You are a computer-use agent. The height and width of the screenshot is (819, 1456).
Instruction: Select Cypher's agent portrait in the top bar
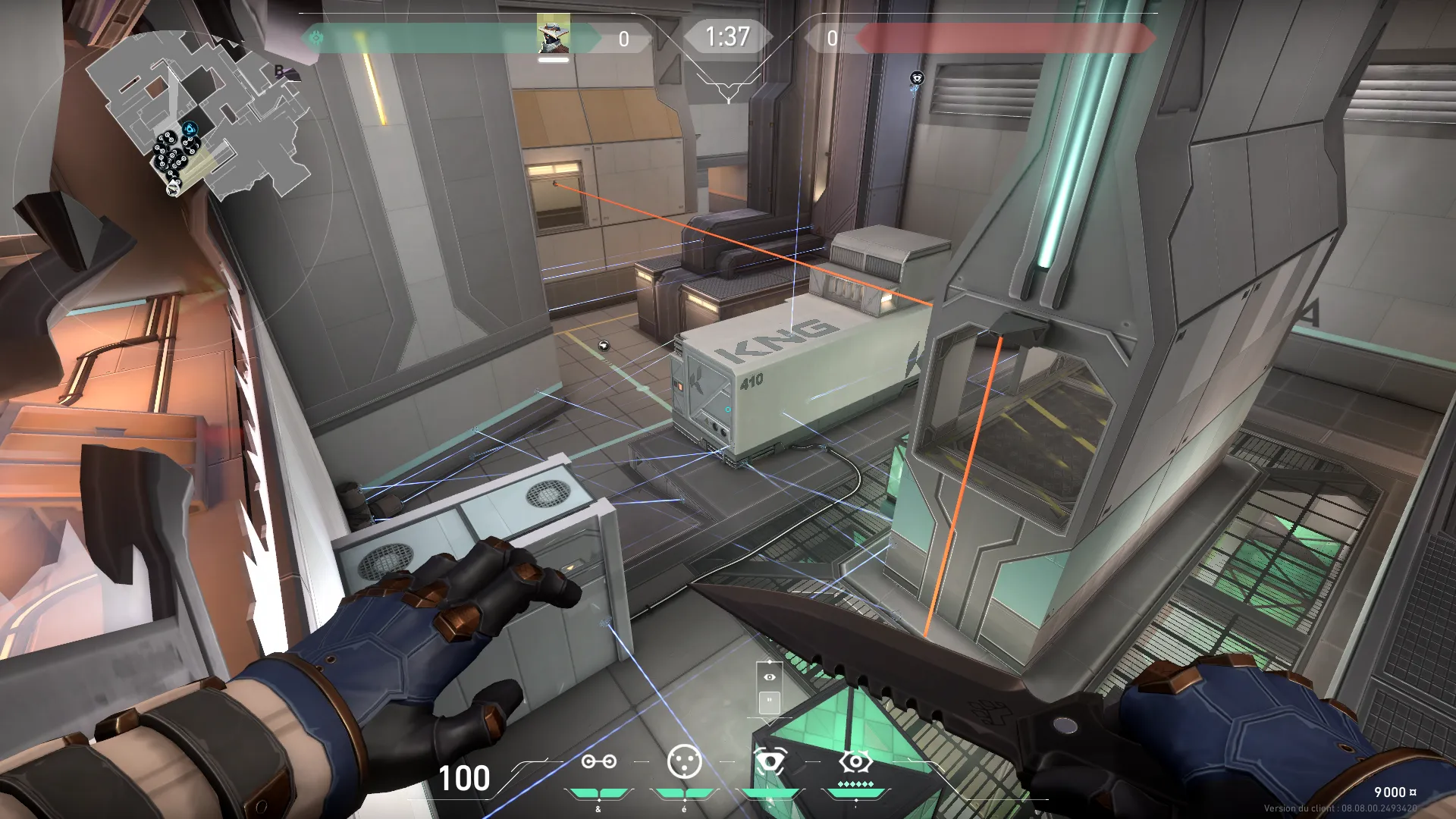point(553,35)
